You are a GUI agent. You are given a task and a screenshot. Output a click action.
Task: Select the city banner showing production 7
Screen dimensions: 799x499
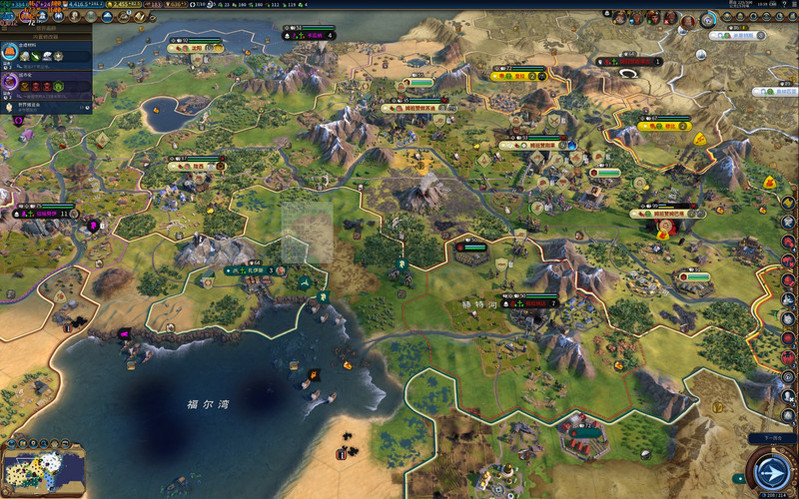[538, 303]
